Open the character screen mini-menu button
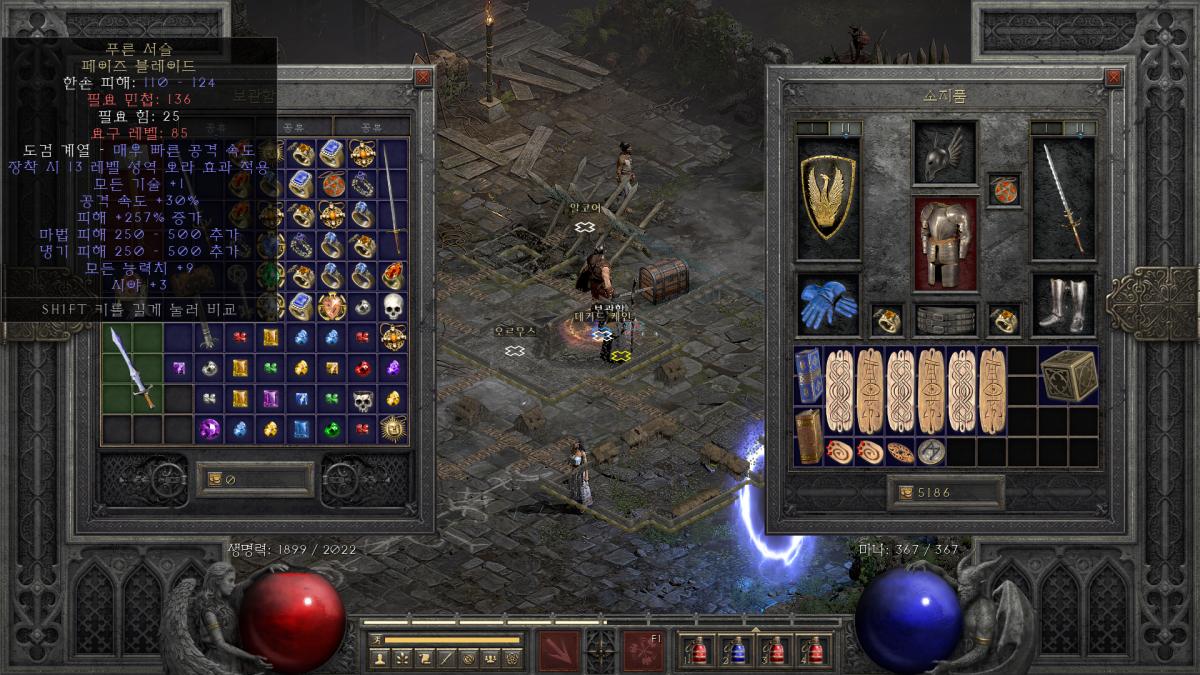Viewport: 1200px width, 675px height. [379, 658]
